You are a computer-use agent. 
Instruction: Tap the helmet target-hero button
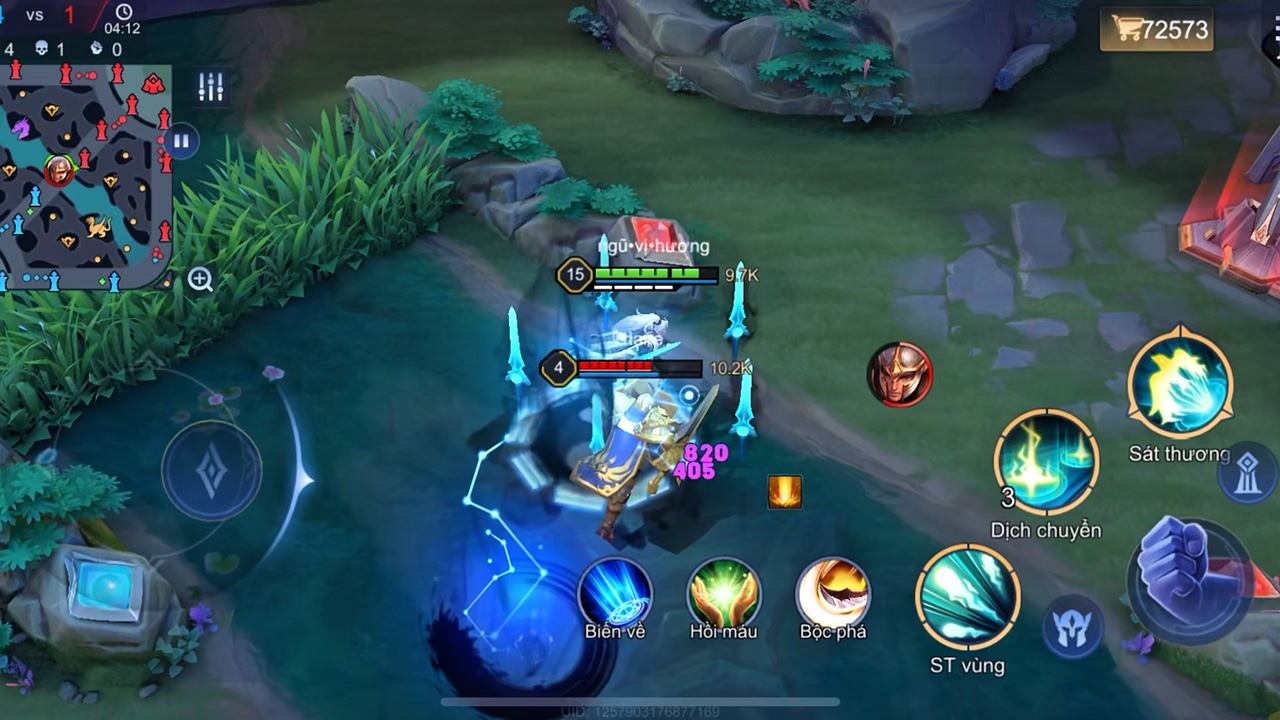point(1073,629)
